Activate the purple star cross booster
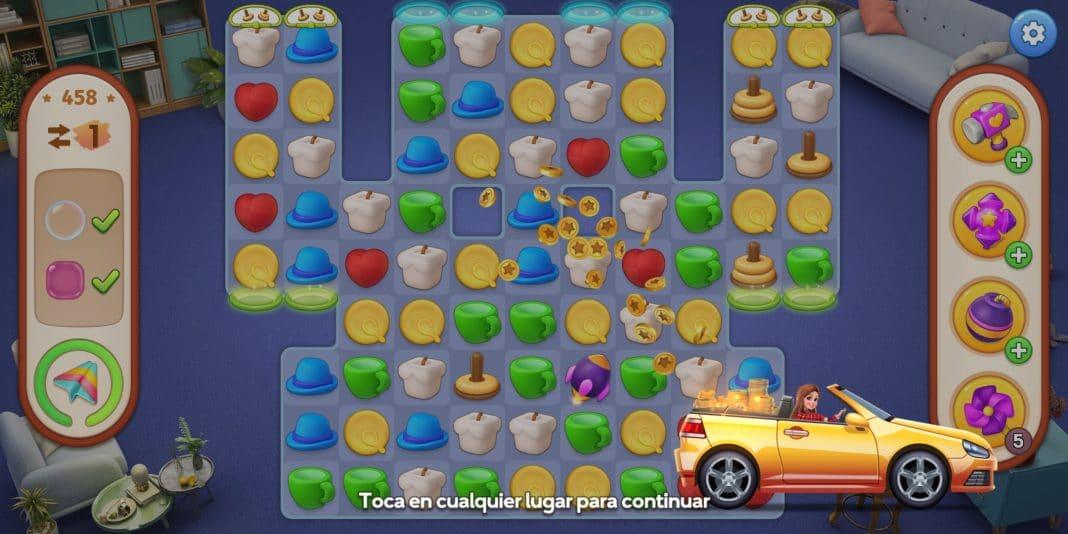Screen dimensions: 1068x534 pyautogui.click(x=988, y=221)
